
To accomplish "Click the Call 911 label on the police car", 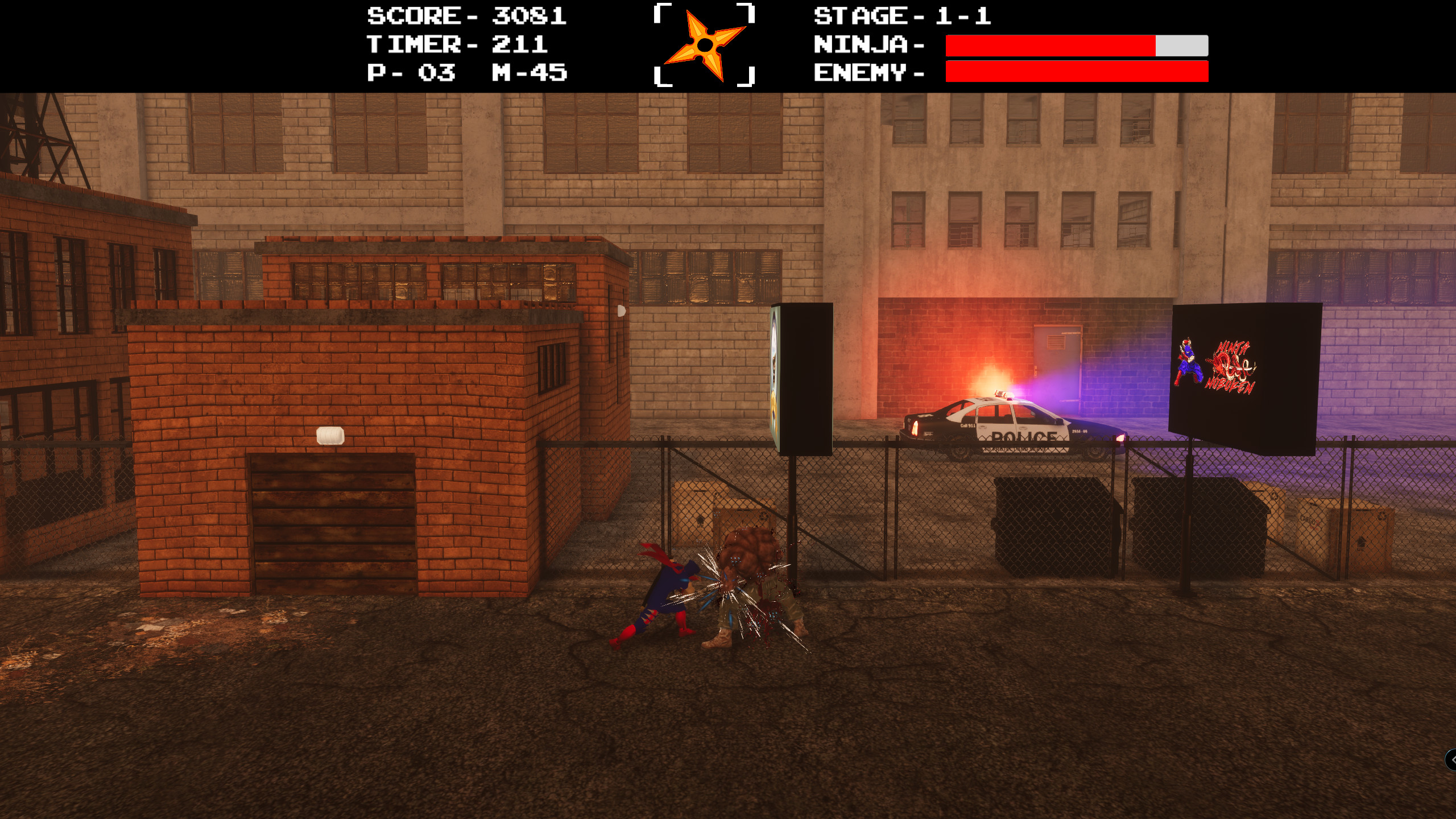I will [x=967, y=425].
